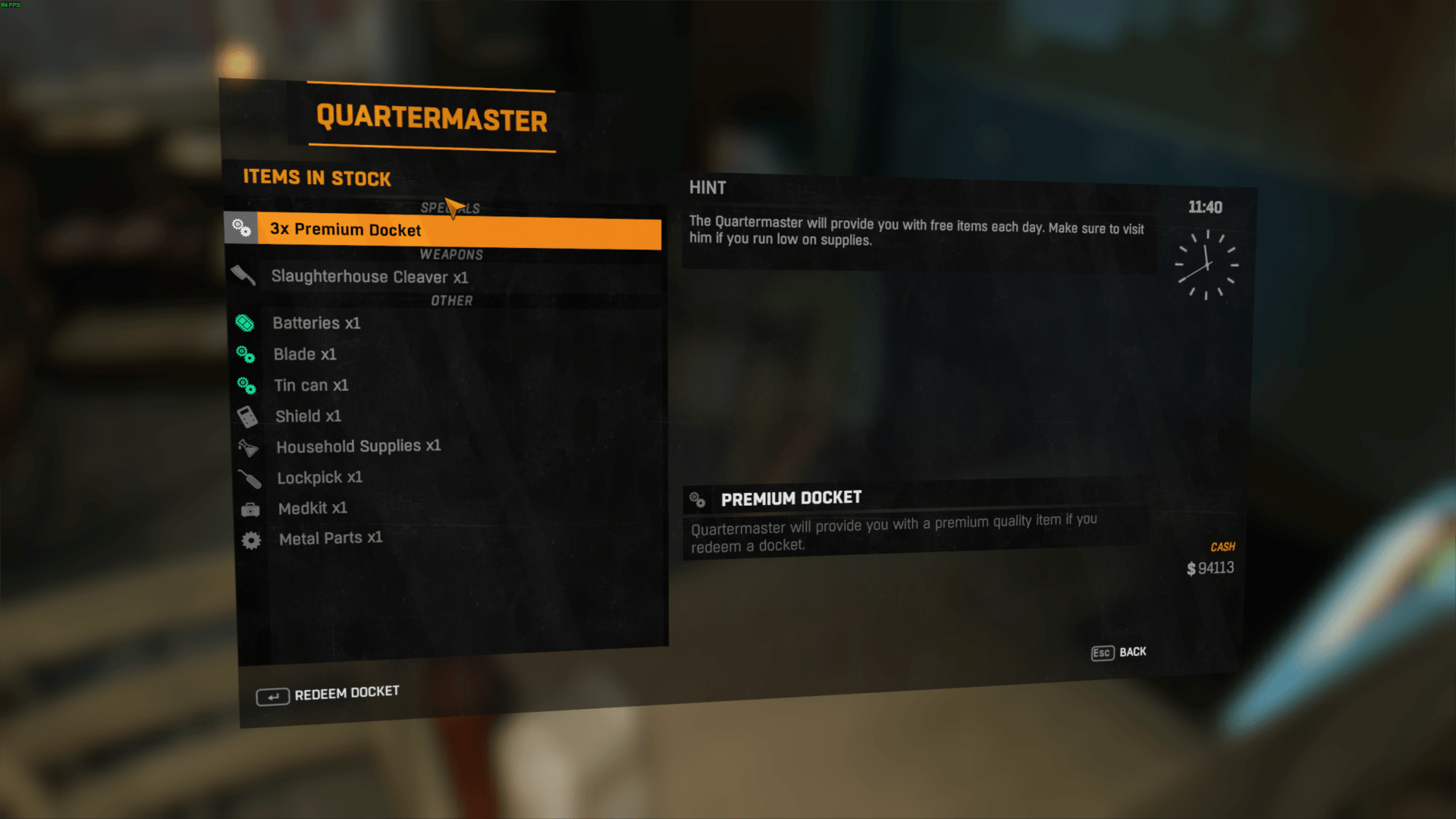Expand the OTHER section header
Screen dimensions: 1456x819
453,300
